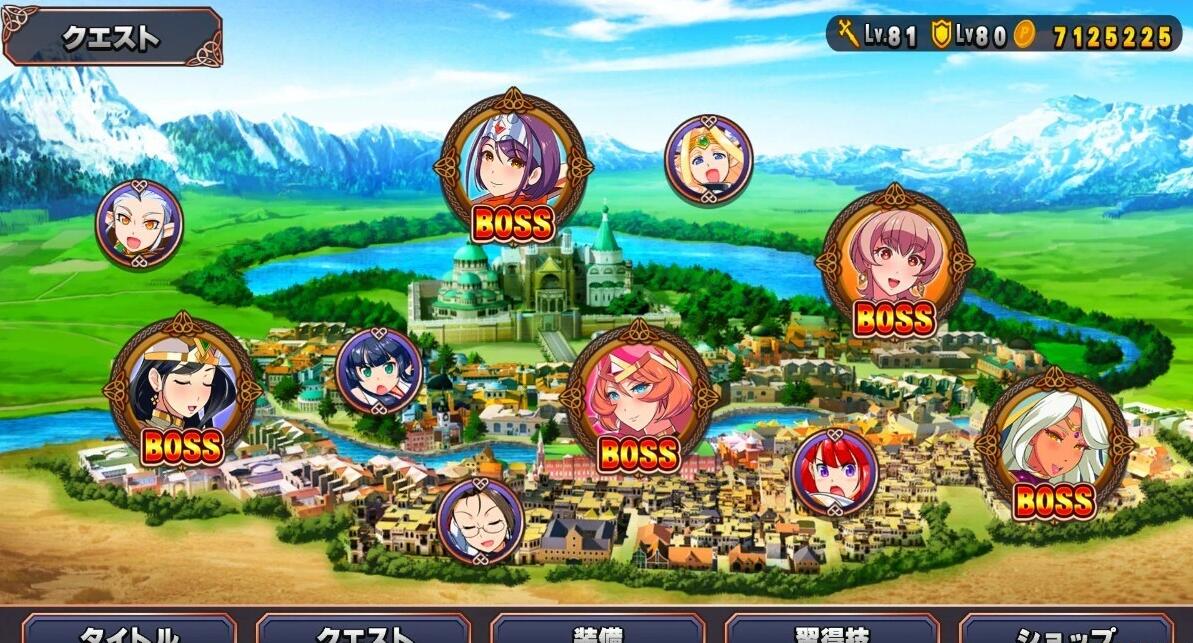Select the glasses-wearing girl quest node
1193x643 pixels.
pyautogui.click(x=480, y=521)
